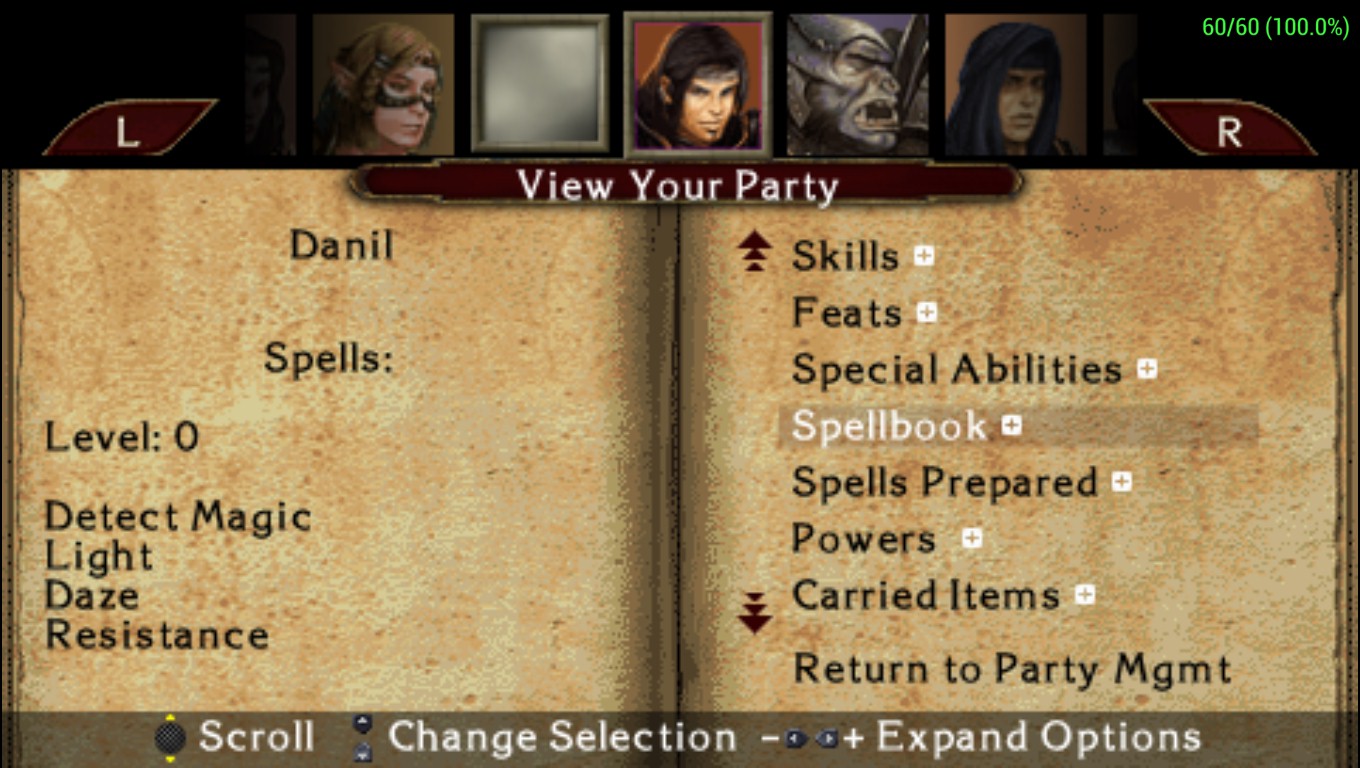Choose the Powers entry
Image resolution: width=1360 pixels, height=768 pixels.
[863, 540]
